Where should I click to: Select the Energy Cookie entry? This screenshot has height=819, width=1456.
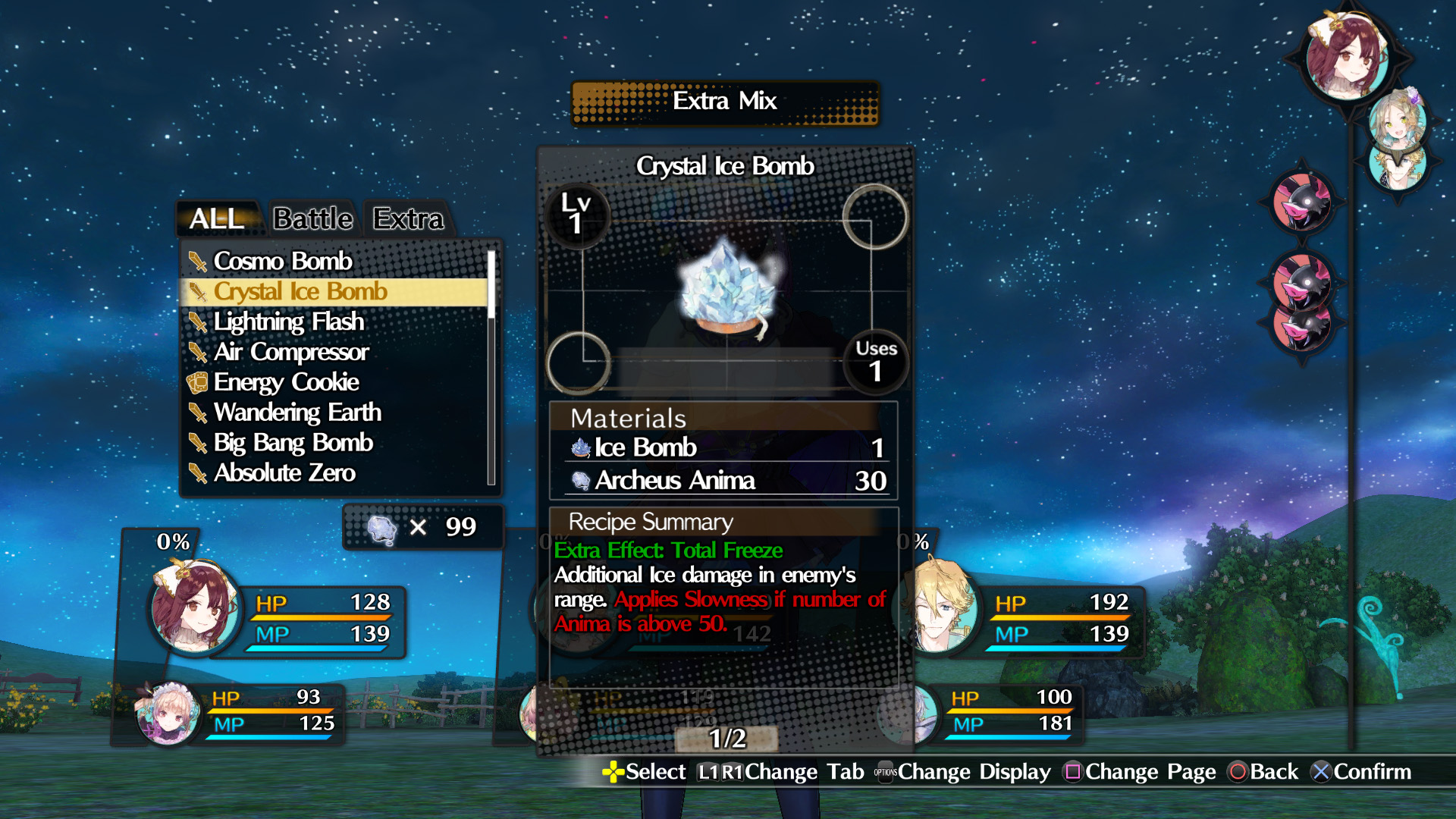(x=286, y=382)
